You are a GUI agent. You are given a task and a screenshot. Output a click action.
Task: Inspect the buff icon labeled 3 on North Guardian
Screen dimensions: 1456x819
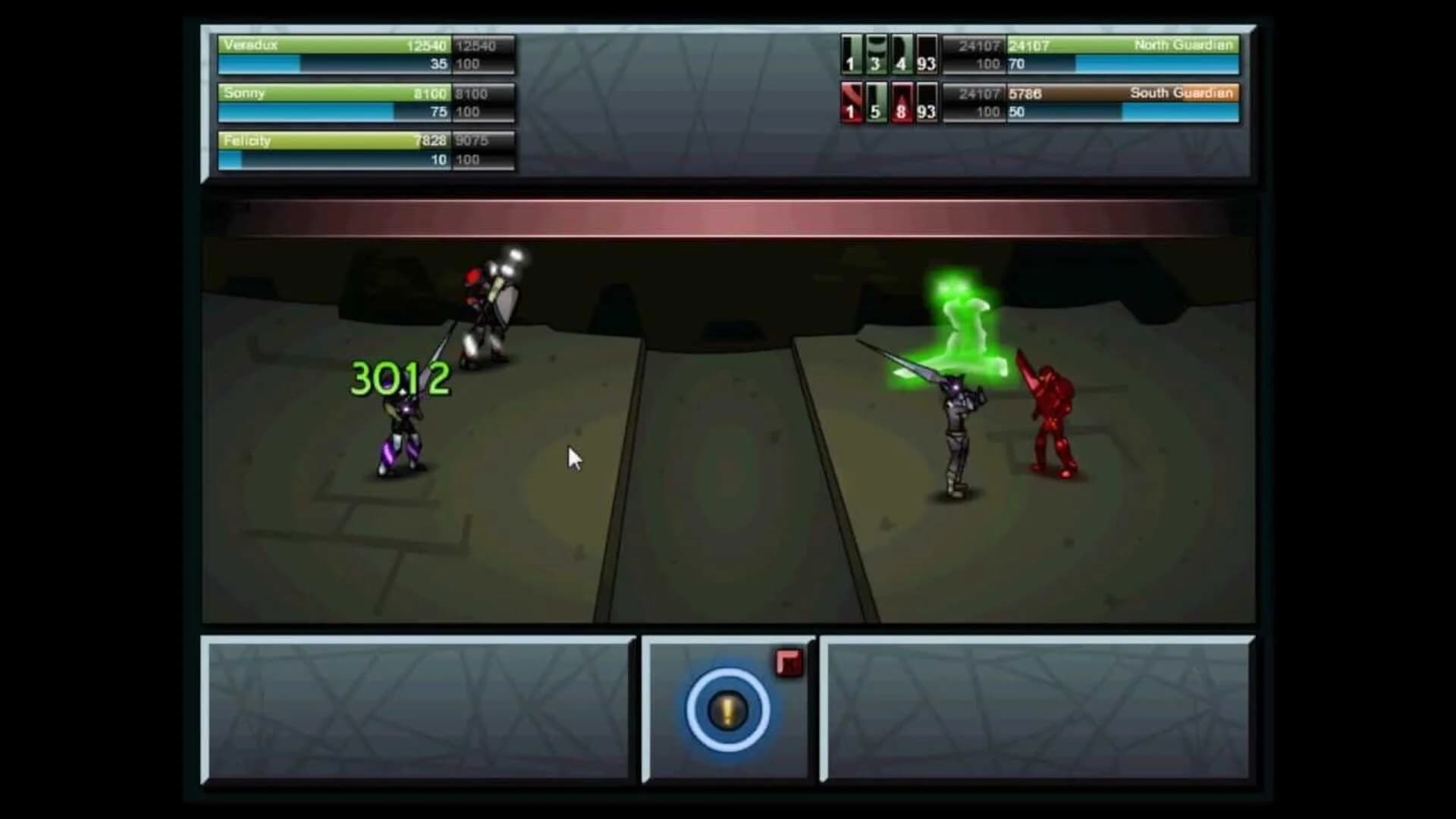(875, 54)
